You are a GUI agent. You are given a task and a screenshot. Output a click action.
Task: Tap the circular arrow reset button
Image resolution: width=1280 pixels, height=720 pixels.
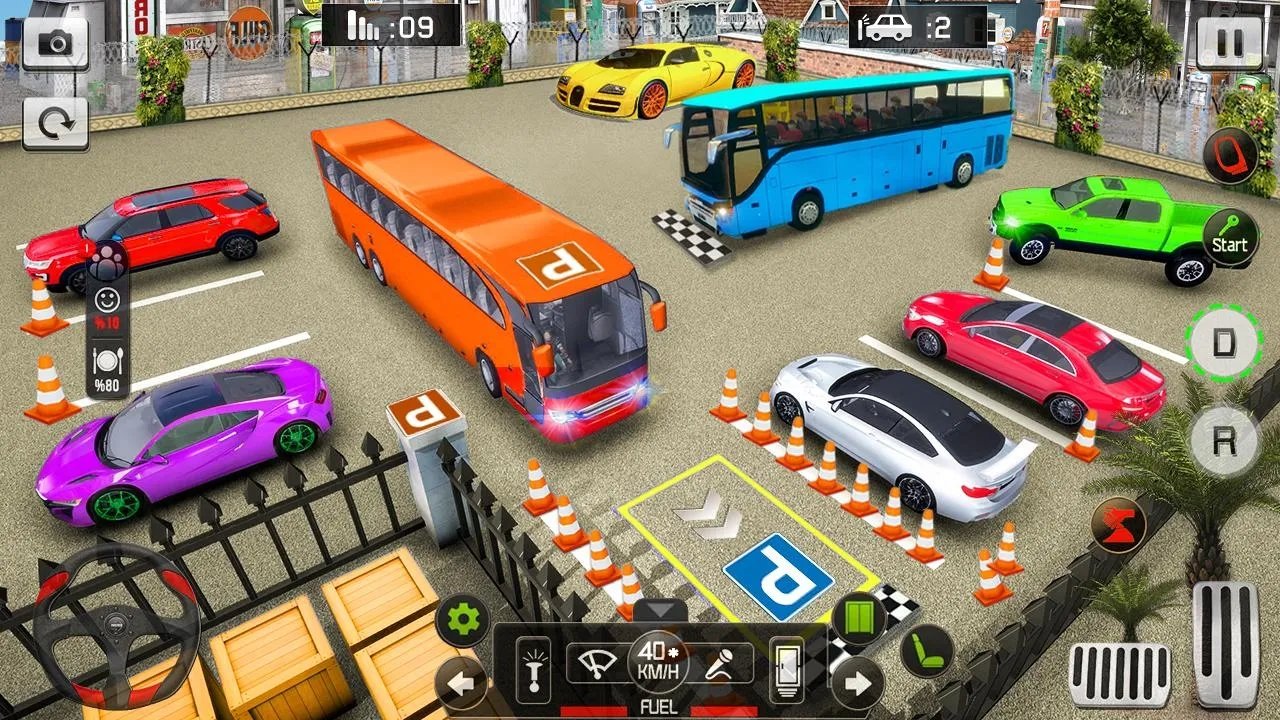(54, 124)
